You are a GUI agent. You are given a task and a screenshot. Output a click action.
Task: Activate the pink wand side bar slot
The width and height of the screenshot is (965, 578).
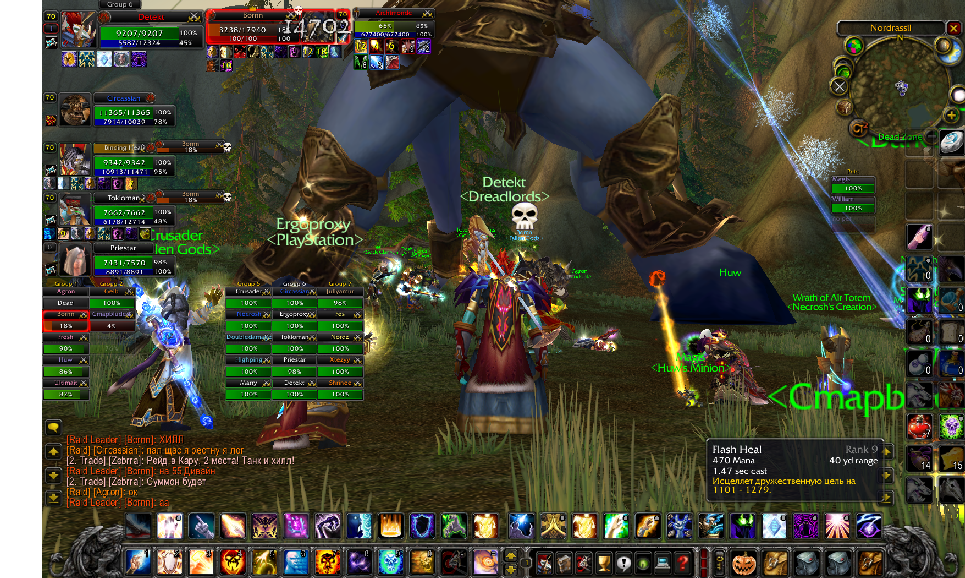(920, 237)
